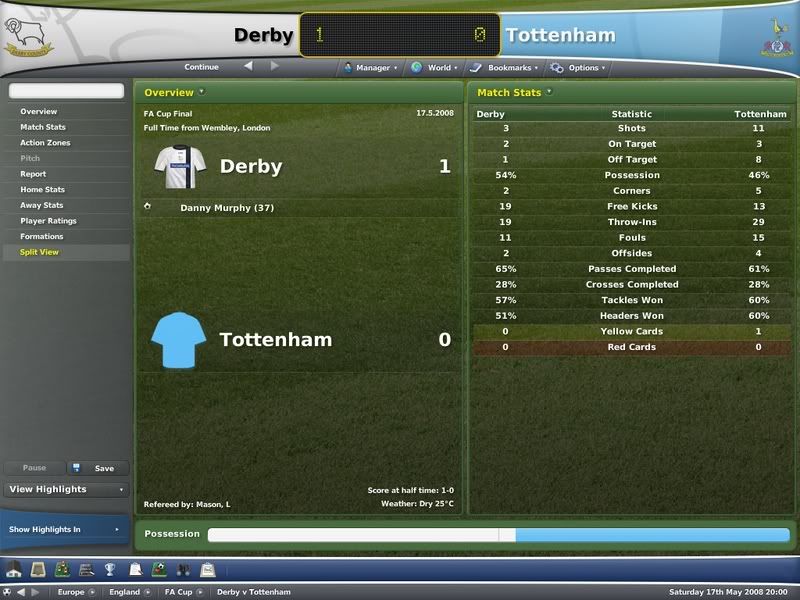The height and width of the screenshot is (600, 800).
Task: Show Match Stats from the sidebar
Action: (x=43, y=127)
